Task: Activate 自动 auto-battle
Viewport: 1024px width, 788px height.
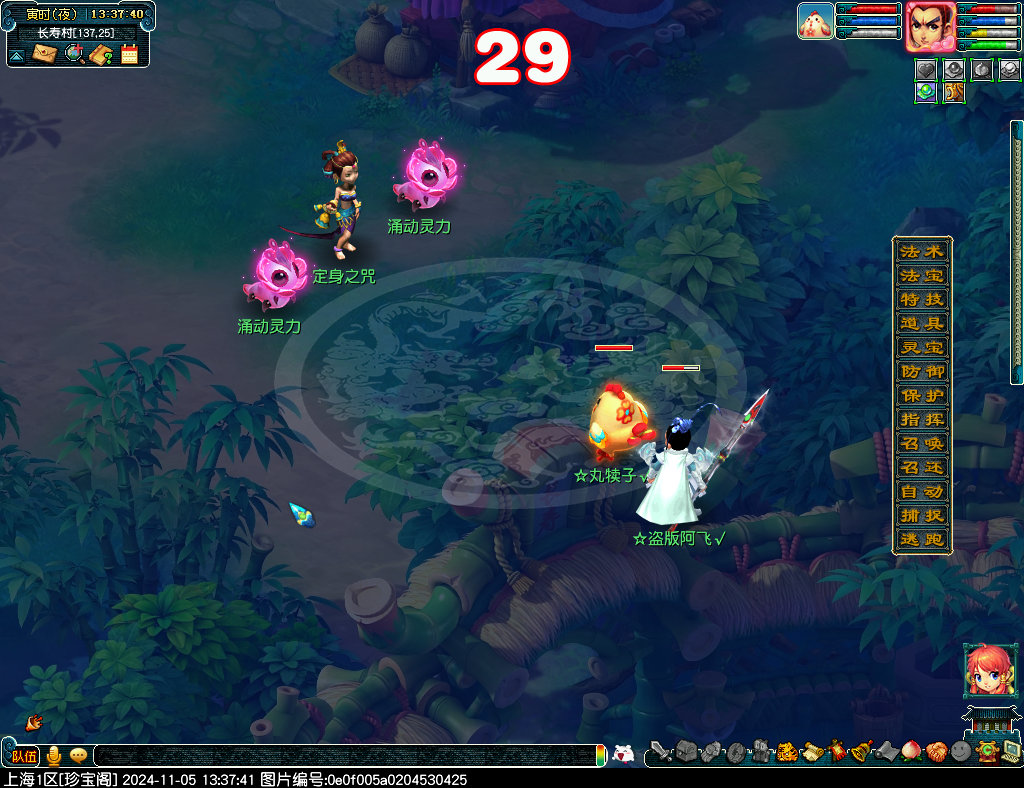Action: (921, 491)
